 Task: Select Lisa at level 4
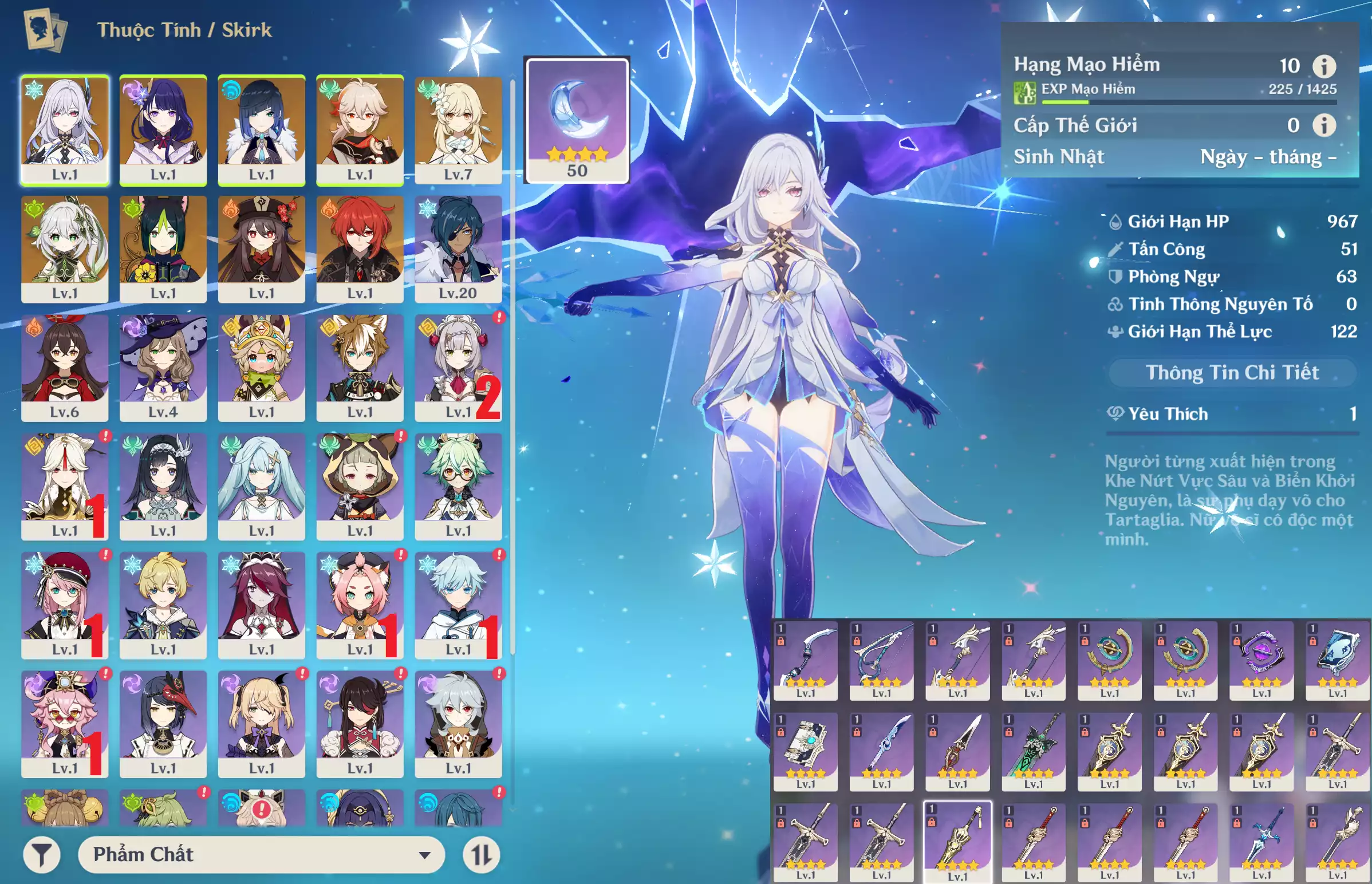[163, 368]
